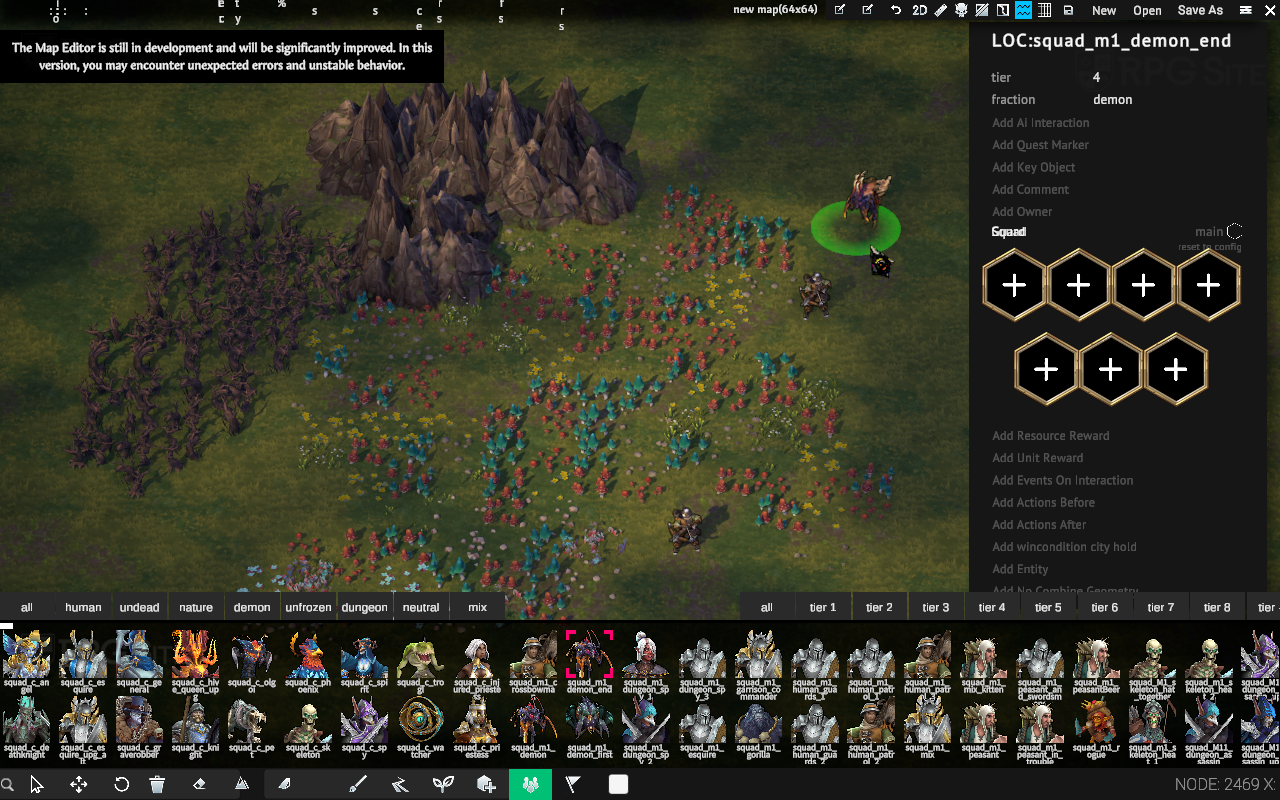
Task: Activate the trash can delete tool
Action: (x=157, y=785)
